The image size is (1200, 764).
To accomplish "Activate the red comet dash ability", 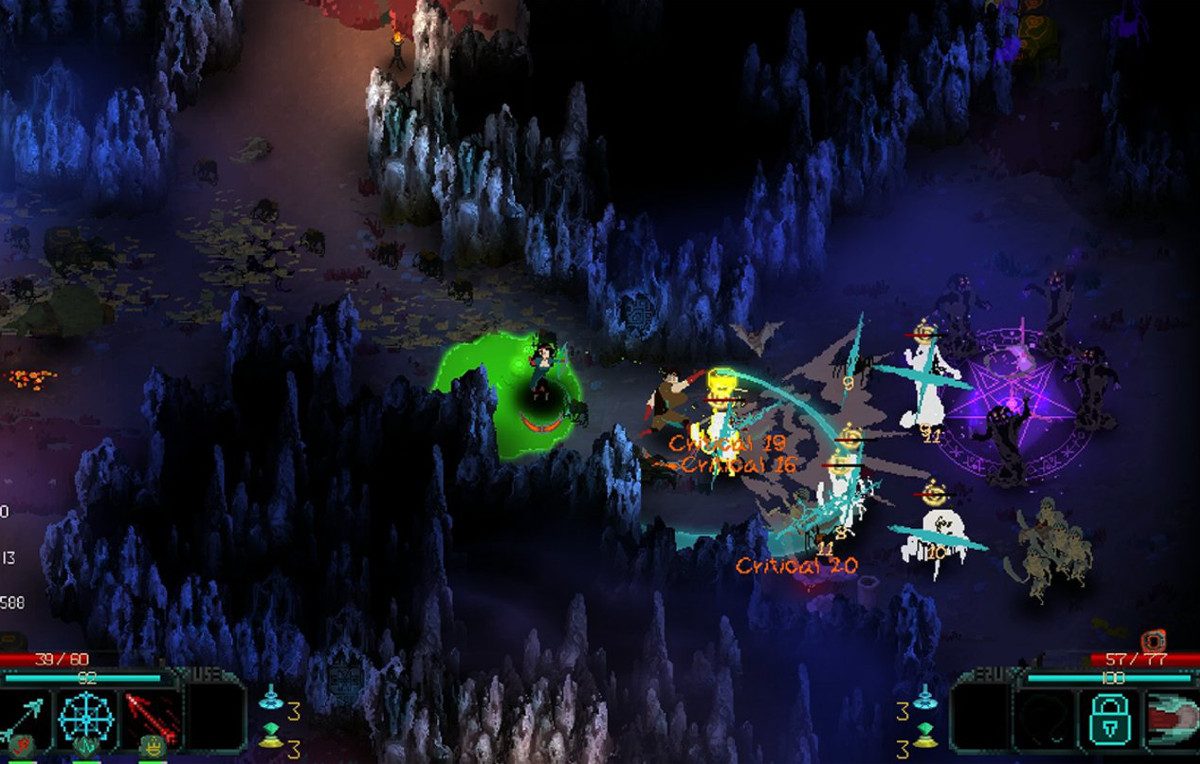I will click(x=1170, y=720).
